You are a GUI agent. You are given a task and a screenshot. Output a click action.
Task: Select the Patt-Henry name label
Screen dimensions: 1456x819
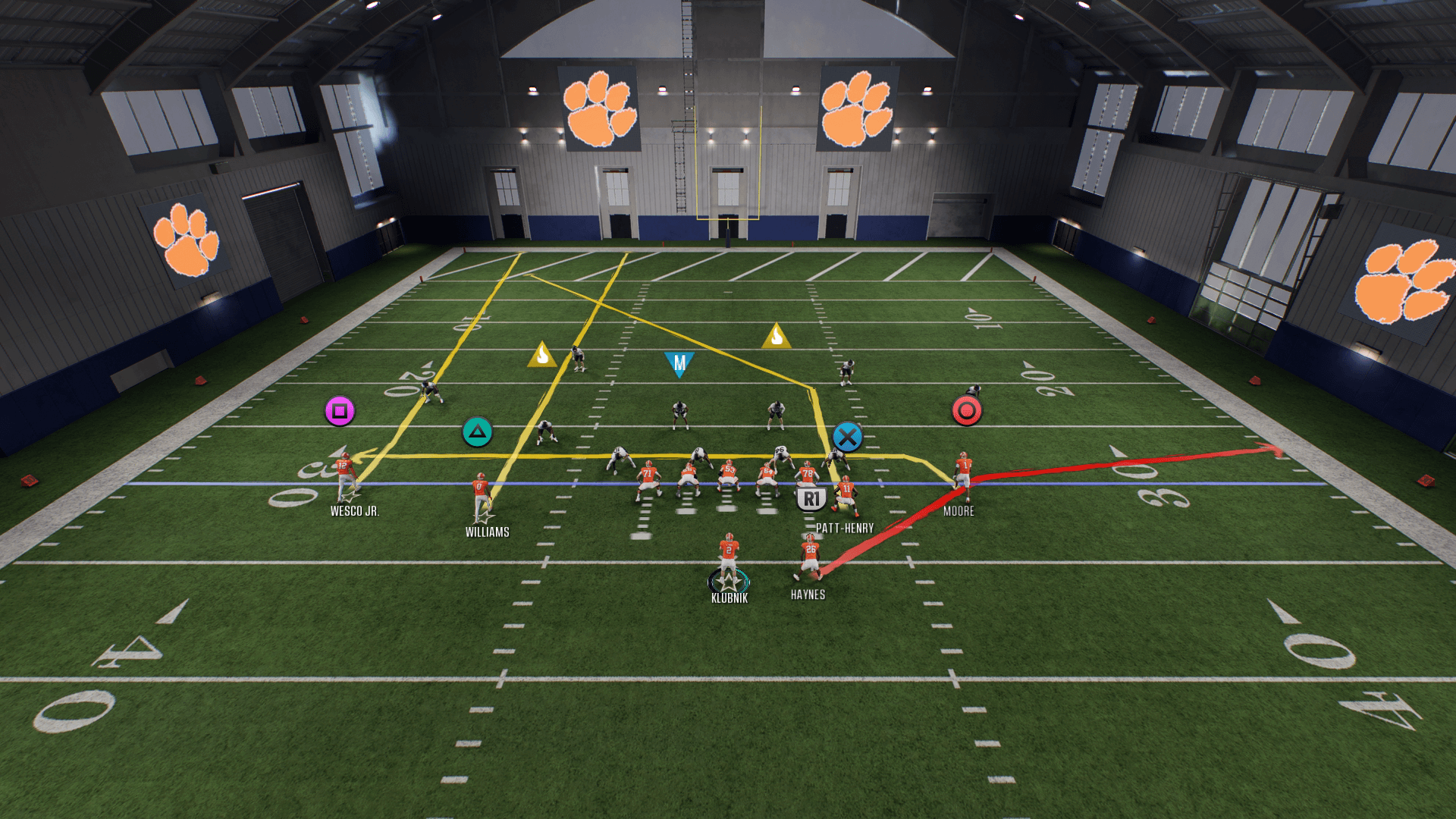[845, 528]
